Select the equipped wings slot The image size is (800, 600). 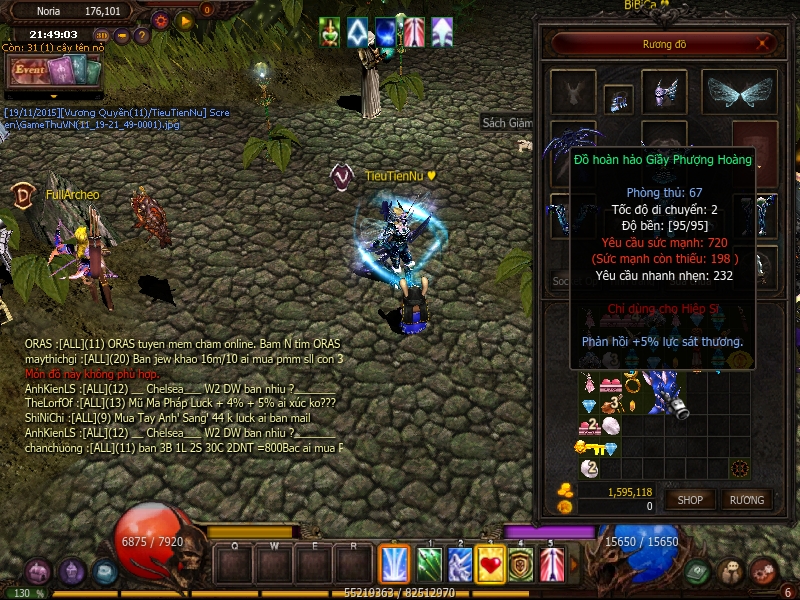740,93
